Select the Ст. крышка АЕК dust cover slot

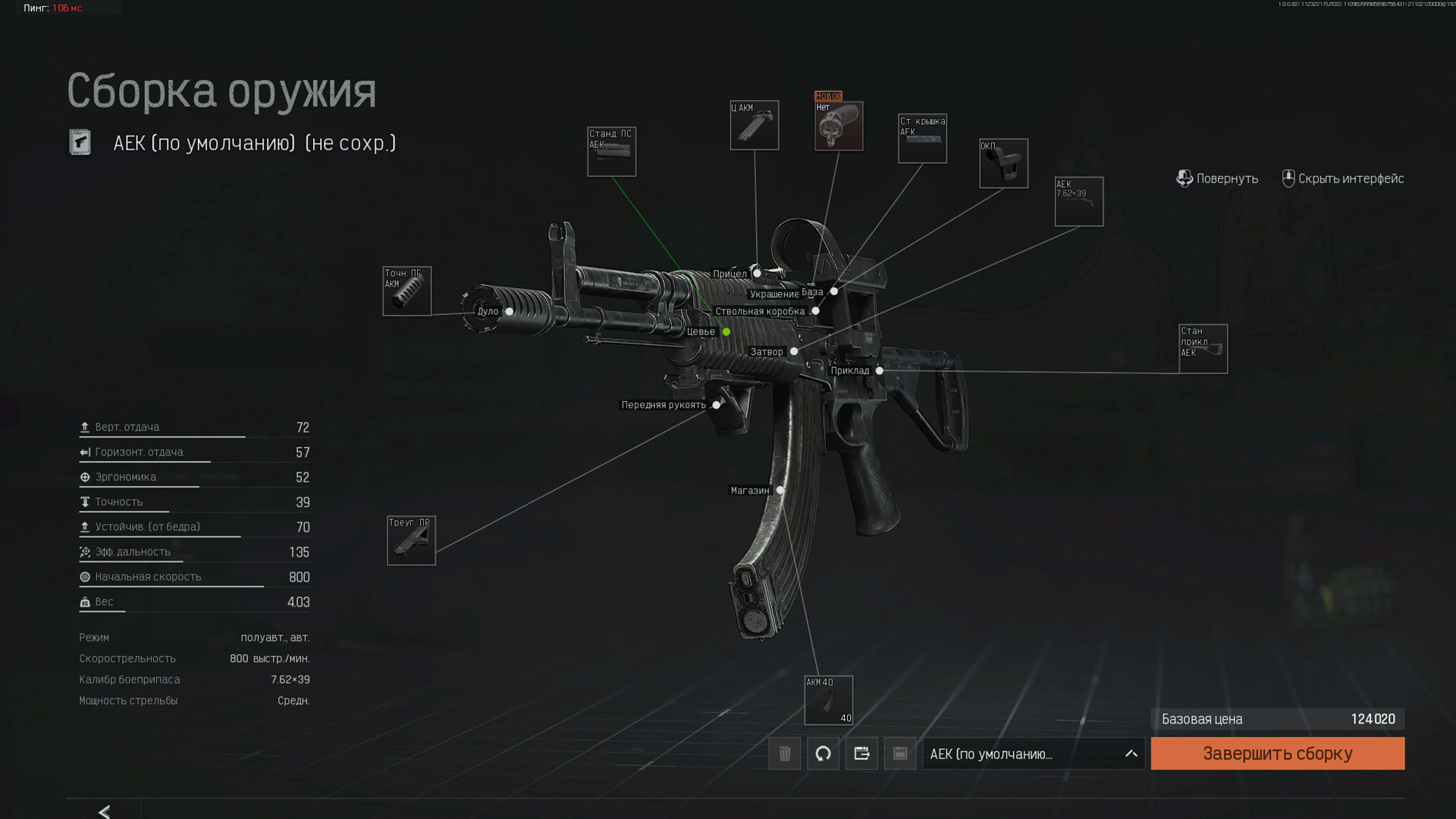pyautogui.click(x=922, y=139)
